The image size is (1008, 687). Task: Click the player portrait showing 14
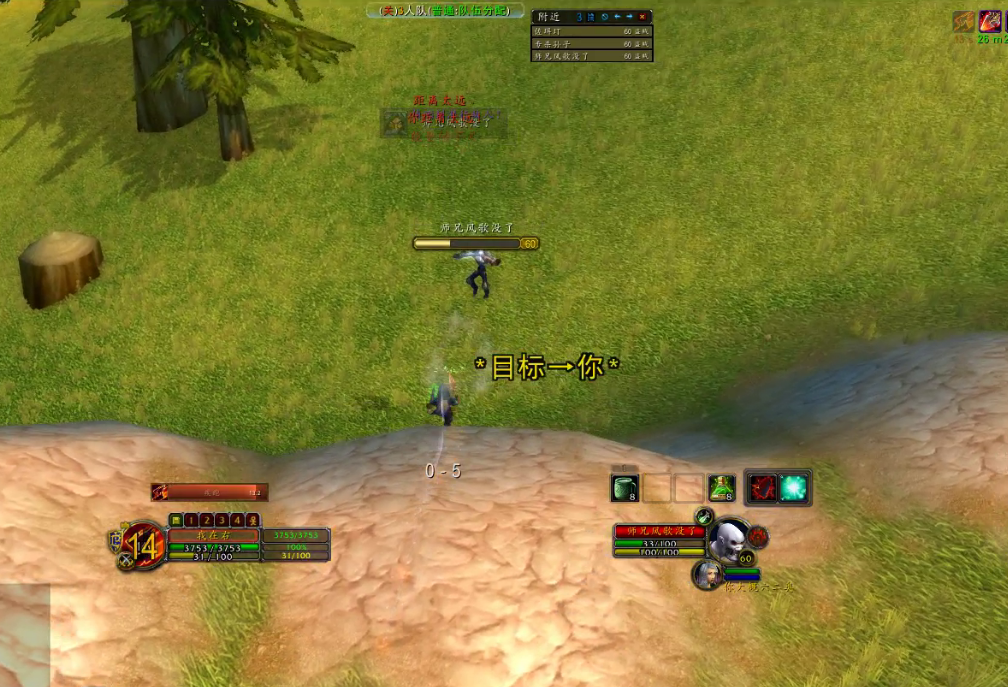pos(143,546)
